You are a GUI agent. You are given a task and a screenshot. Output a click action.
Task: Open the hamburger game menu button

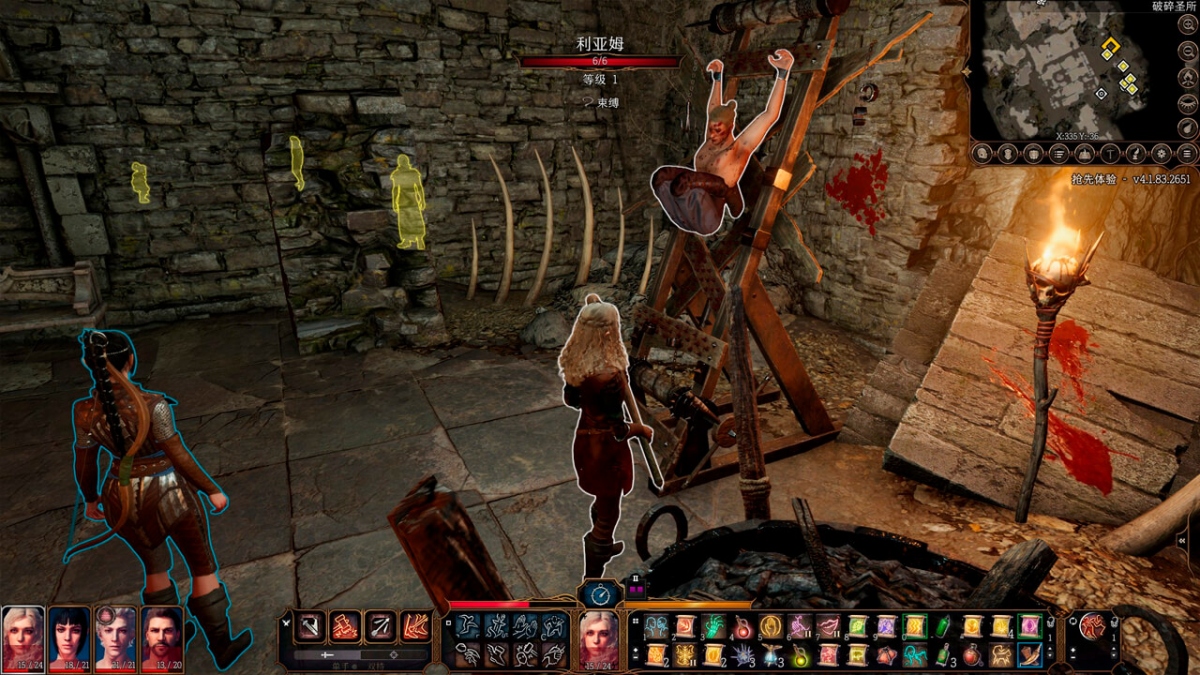click(x=1187, y=154)
